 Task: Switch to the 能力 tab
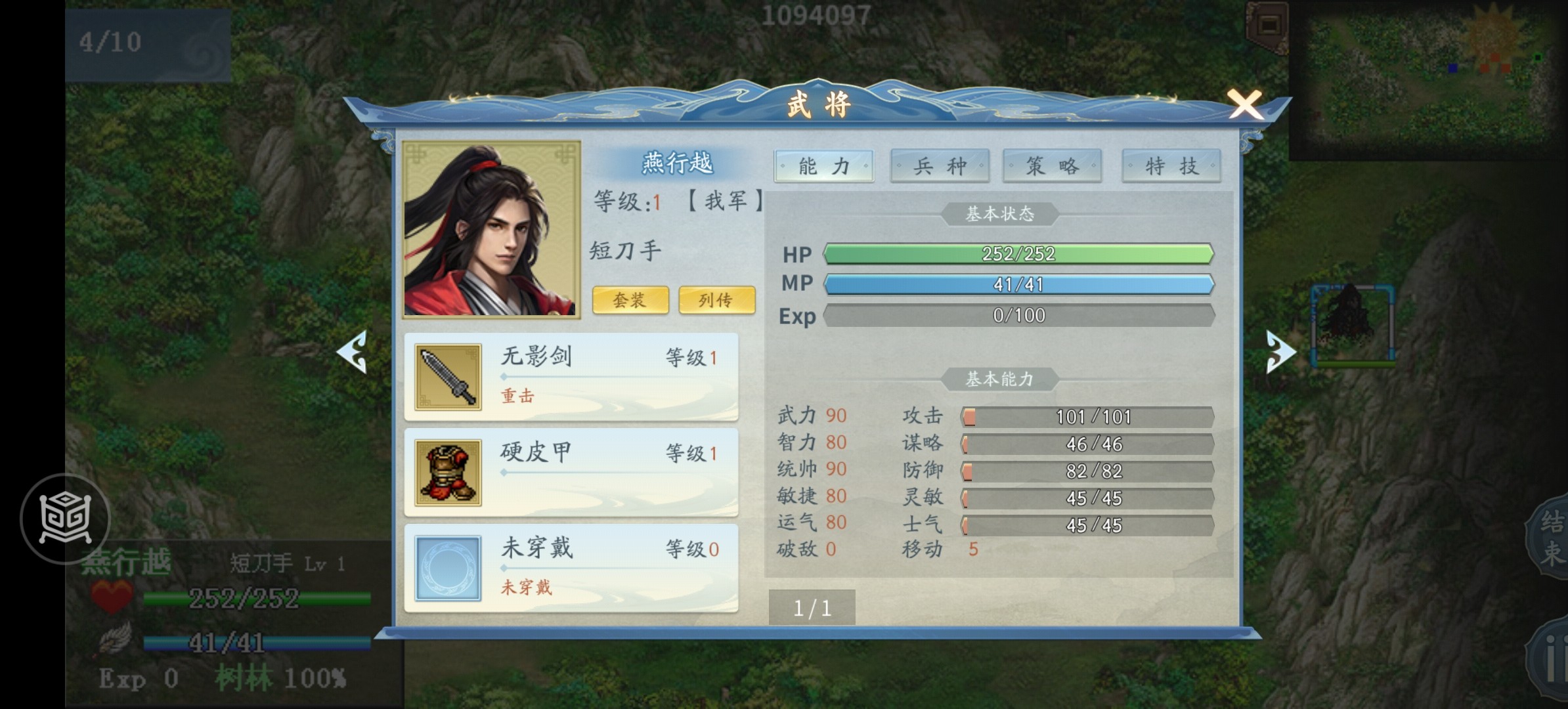(824, 166)
